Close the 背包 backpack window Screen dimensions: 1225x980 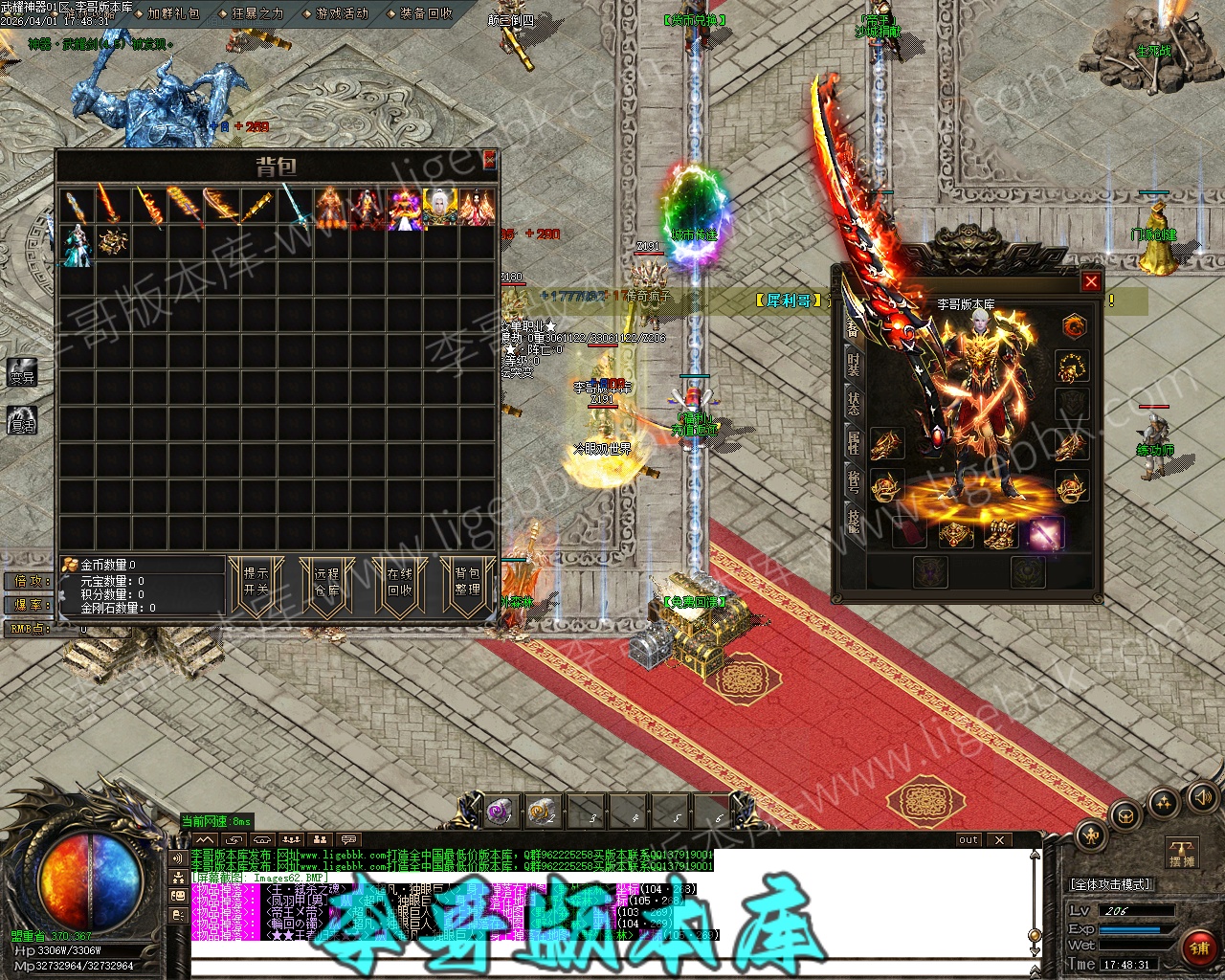(x=489, y=160)
